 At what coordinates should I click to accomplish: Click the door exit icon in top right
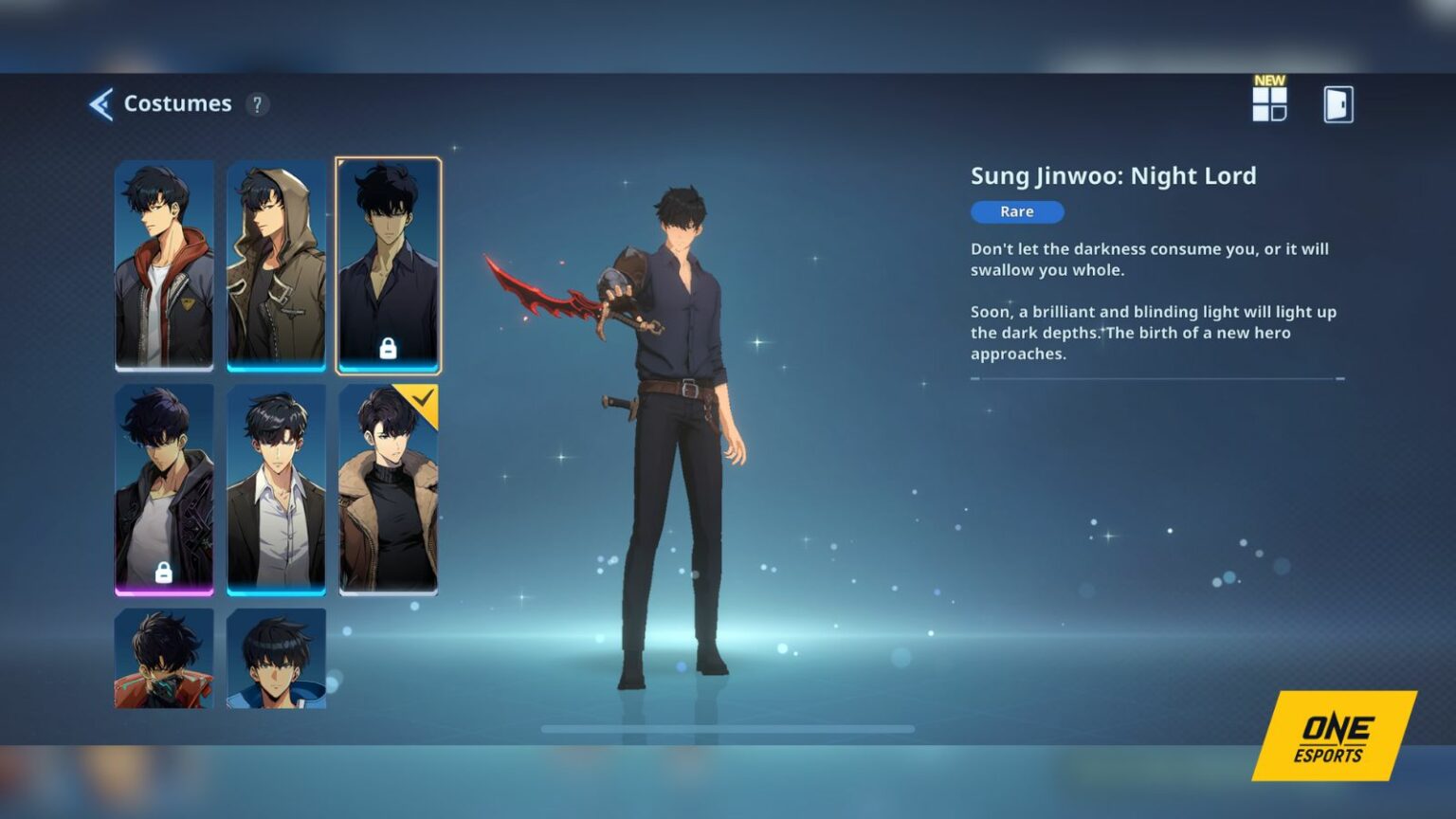pos(1336,105)
